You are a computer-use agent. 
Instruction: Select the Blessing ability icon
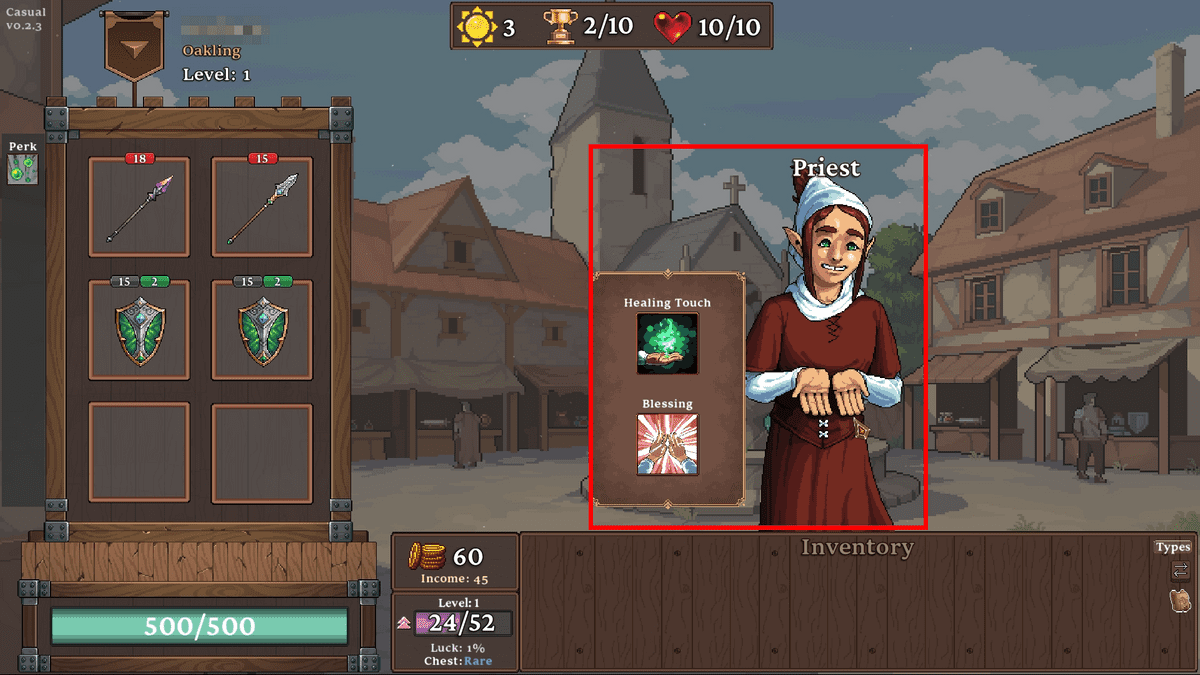668,444
